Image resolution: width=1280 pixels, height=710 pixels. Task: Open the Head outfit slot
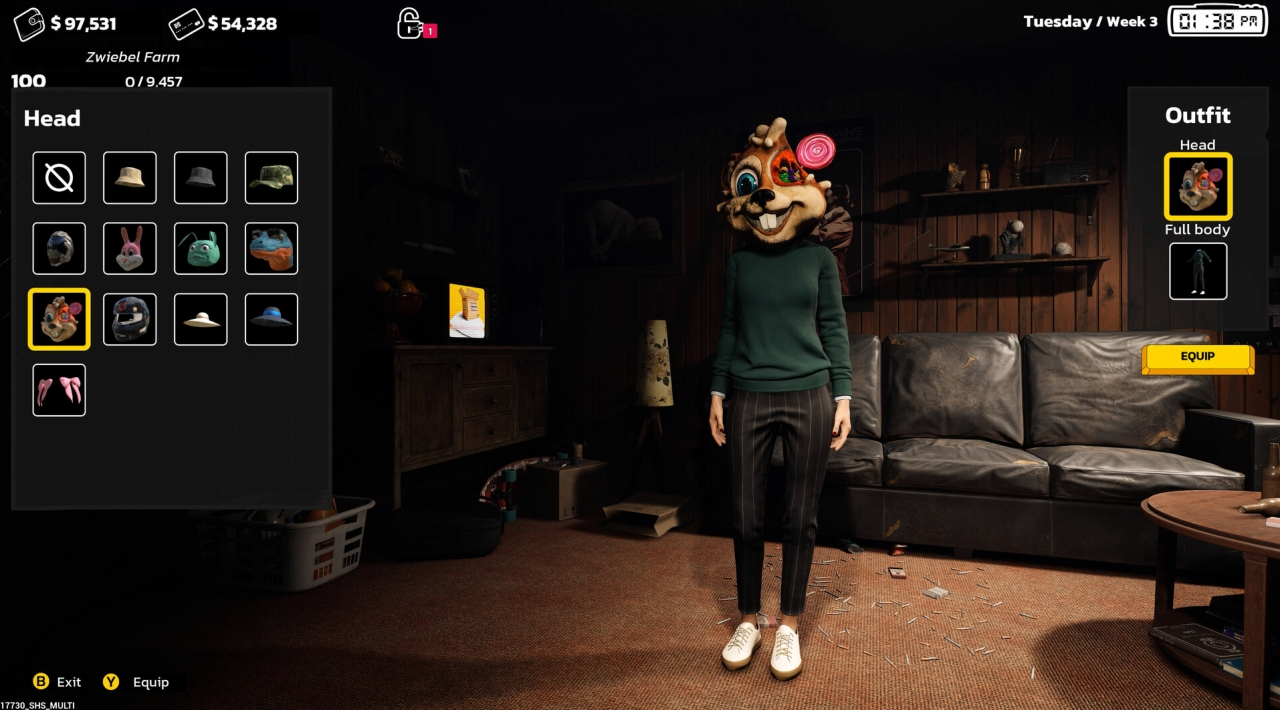[x=1198, y=186]
